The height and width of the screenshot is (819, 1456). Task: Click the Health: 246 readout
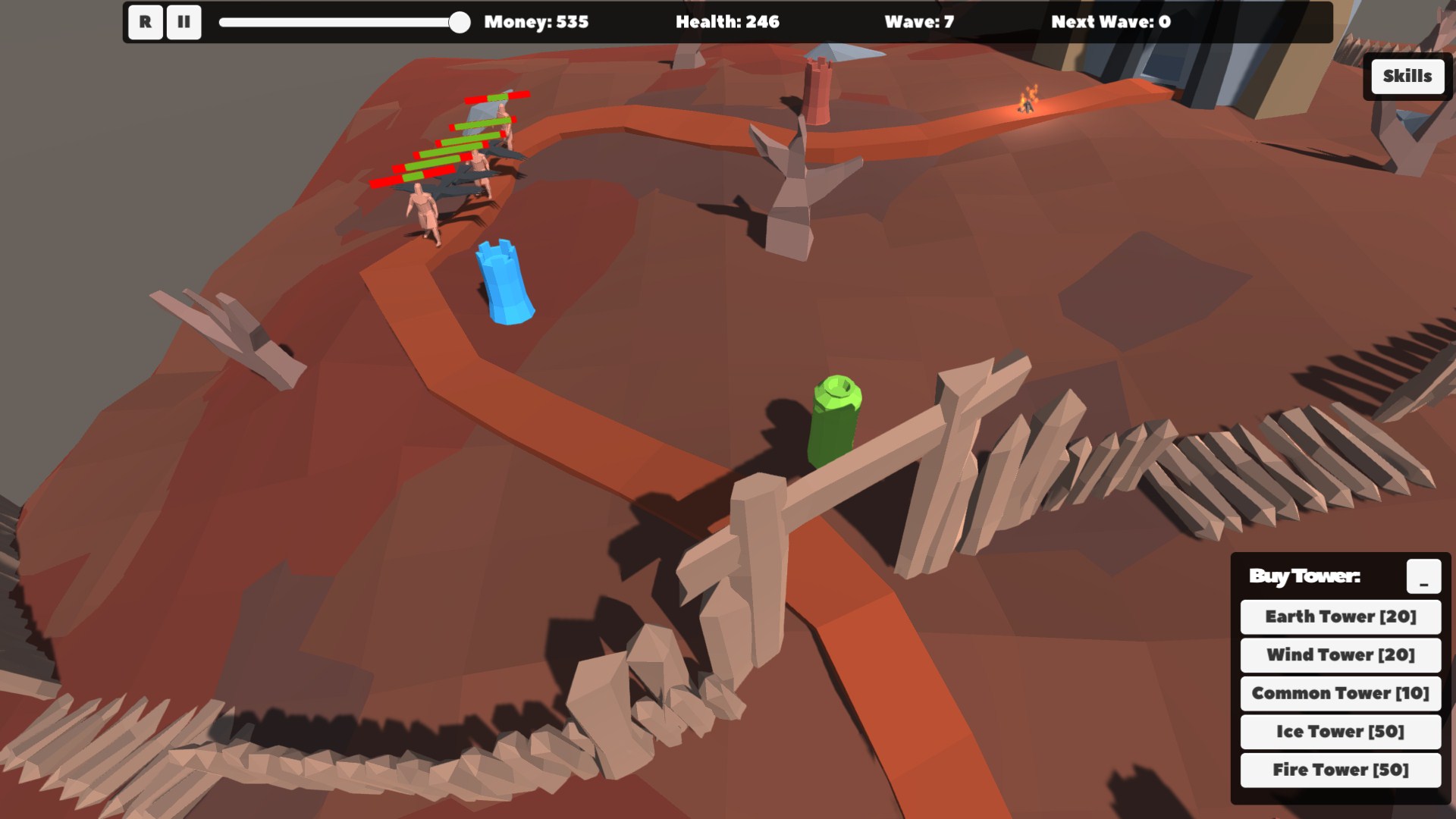pyautogui.click(x=727, y=22)
